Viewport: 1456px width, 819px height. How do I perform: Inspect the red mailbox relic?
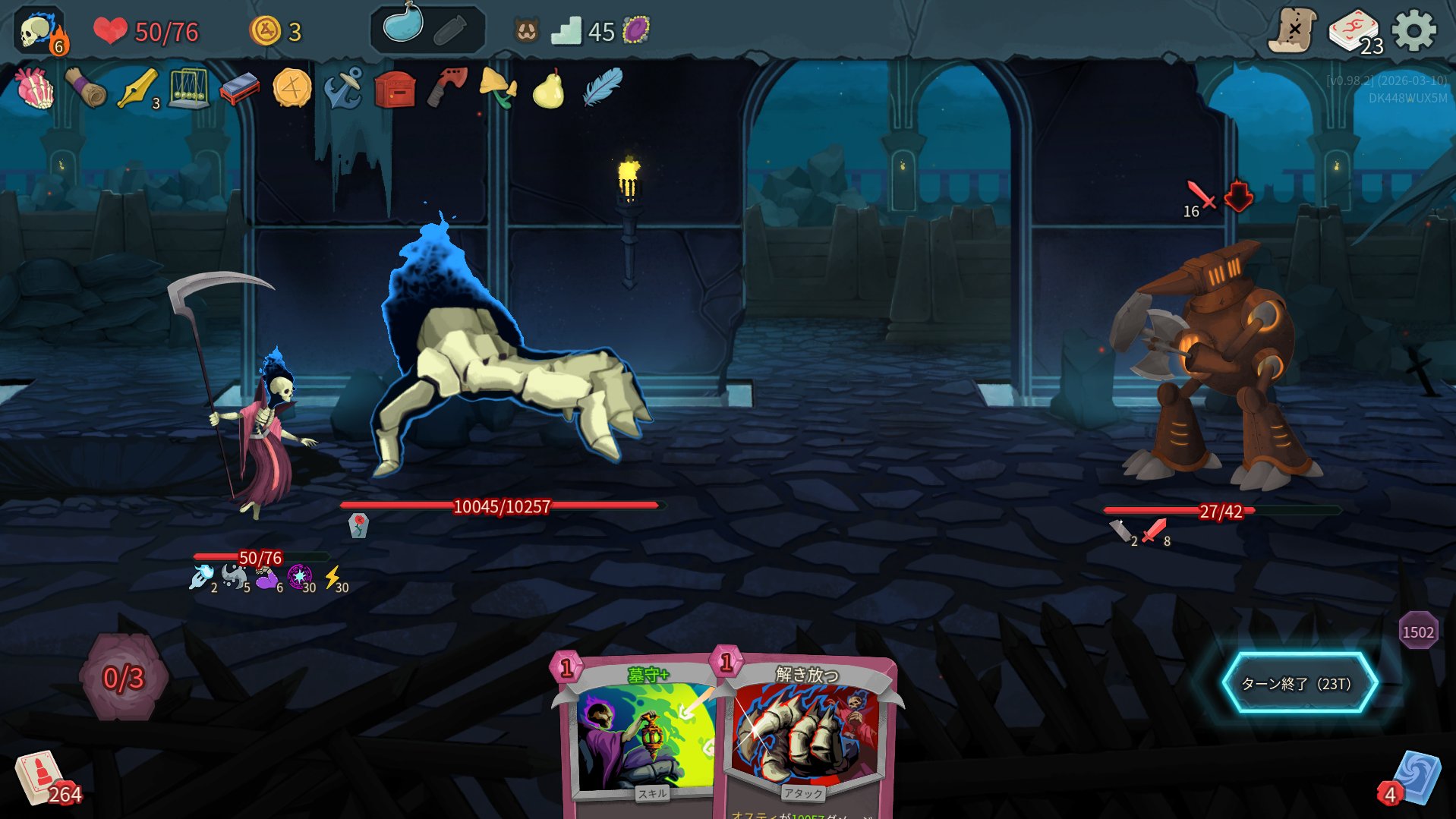(395, 90)
